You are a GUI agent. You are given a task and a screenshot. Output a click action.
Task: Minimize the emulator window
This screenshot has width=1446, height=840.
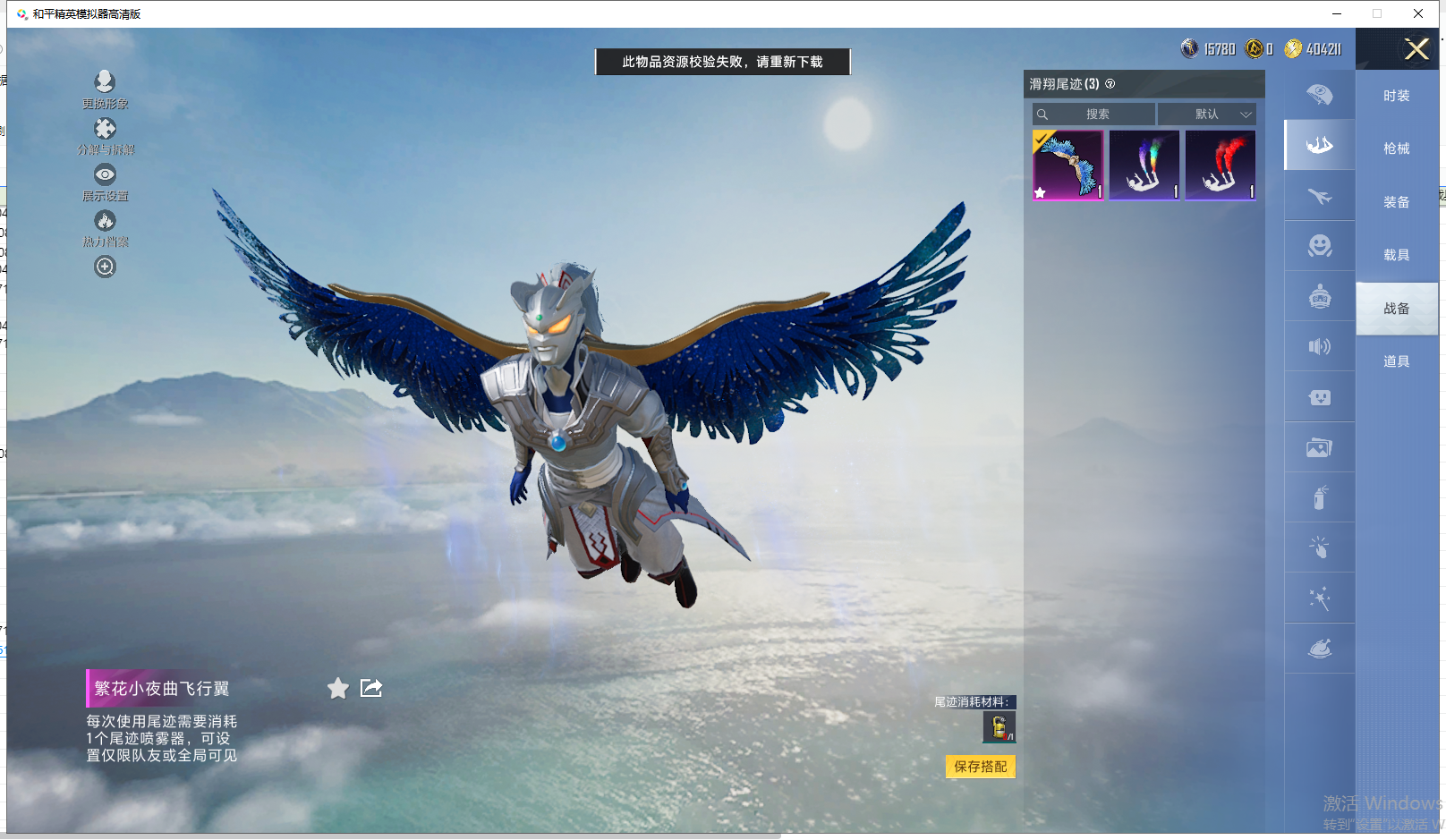click(x=1336, y=13)
